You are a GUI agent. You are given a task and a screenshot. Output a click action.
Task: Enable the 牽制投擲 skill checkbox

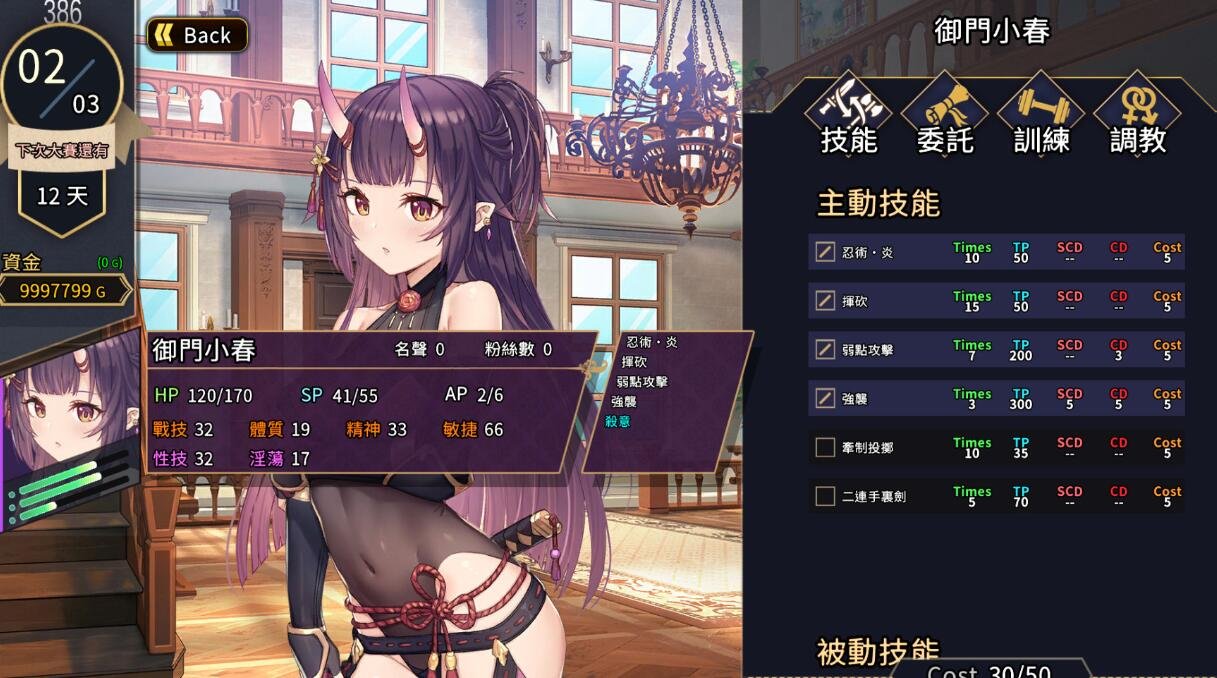point(825,447)
